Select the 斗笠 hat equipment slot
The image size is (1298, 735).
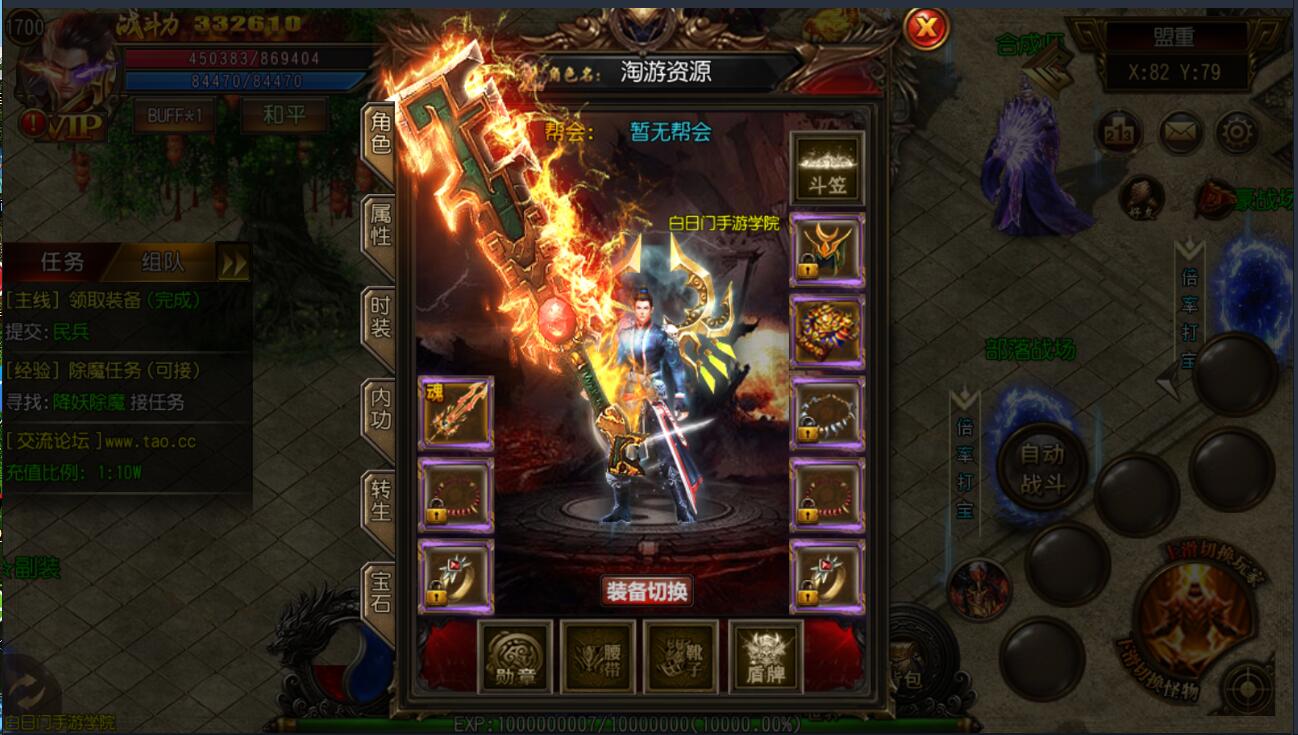click(x=827, y=168)
